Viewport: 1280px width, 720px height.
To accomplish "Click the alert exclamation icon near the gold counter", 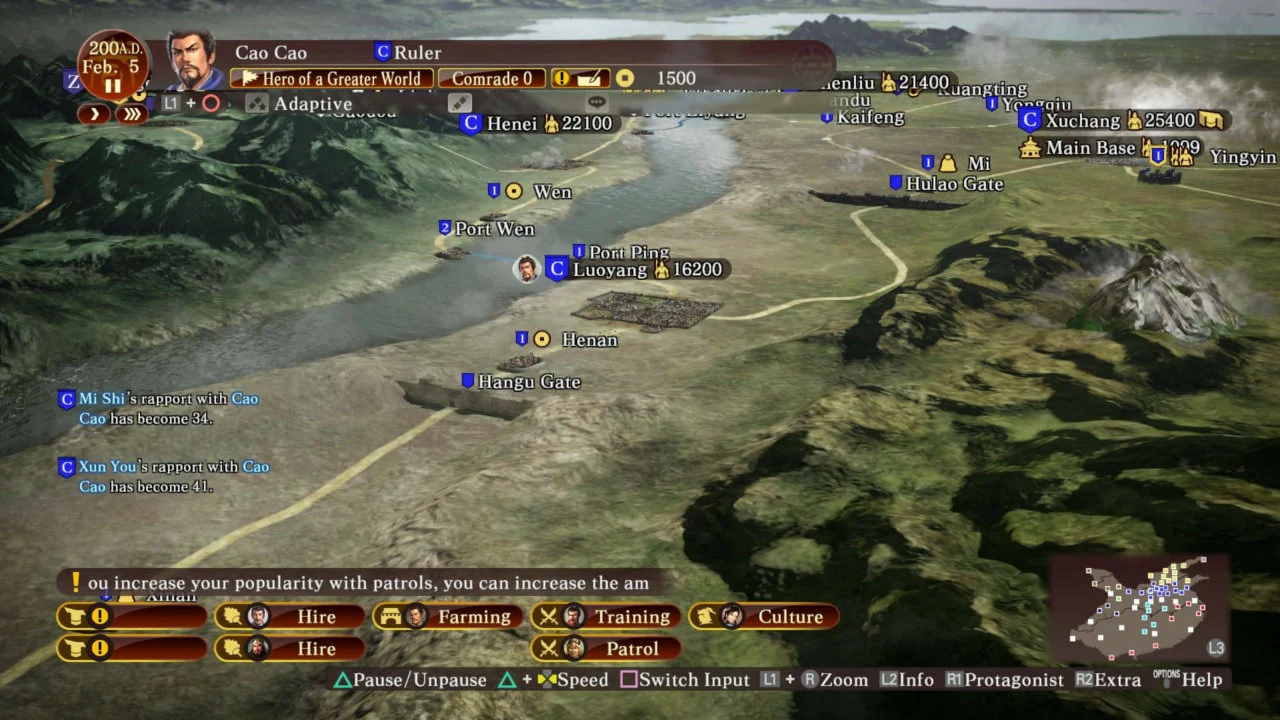I will click(561, 78).
